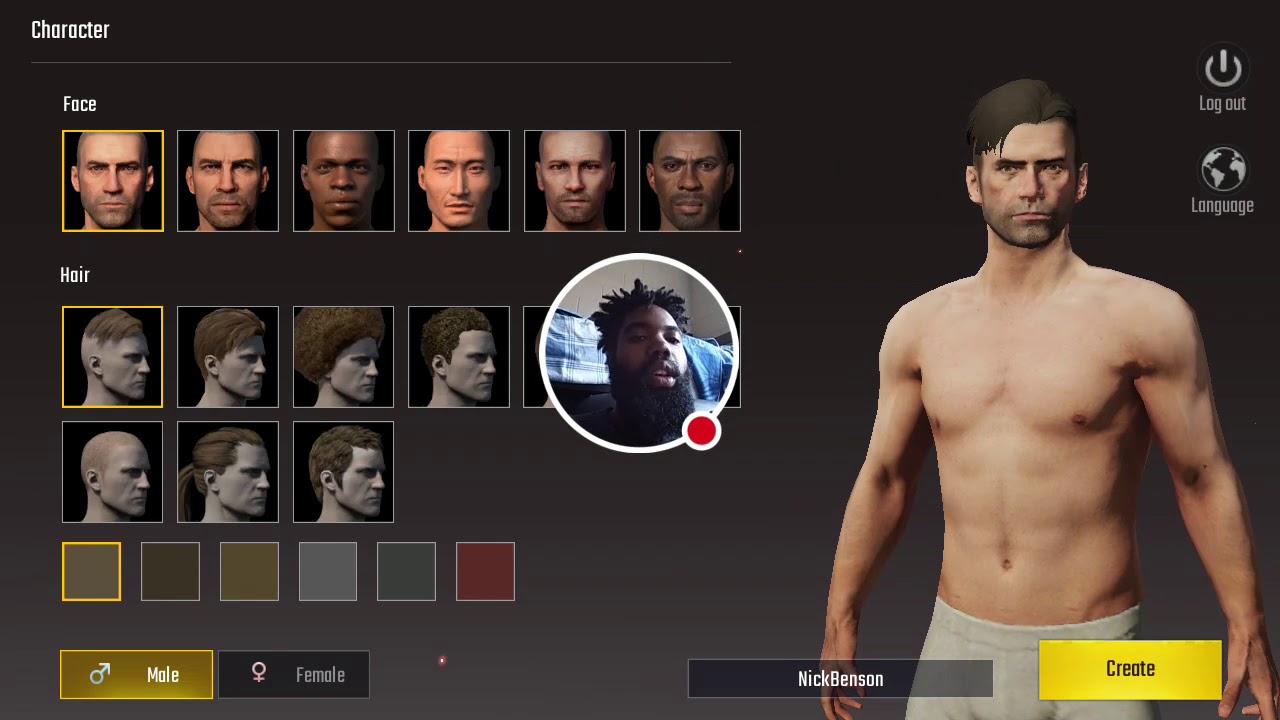This screenshot has height=720, width=1280.
Task: Click the red record button on webcam overlay
Action: tap(701, 431)
